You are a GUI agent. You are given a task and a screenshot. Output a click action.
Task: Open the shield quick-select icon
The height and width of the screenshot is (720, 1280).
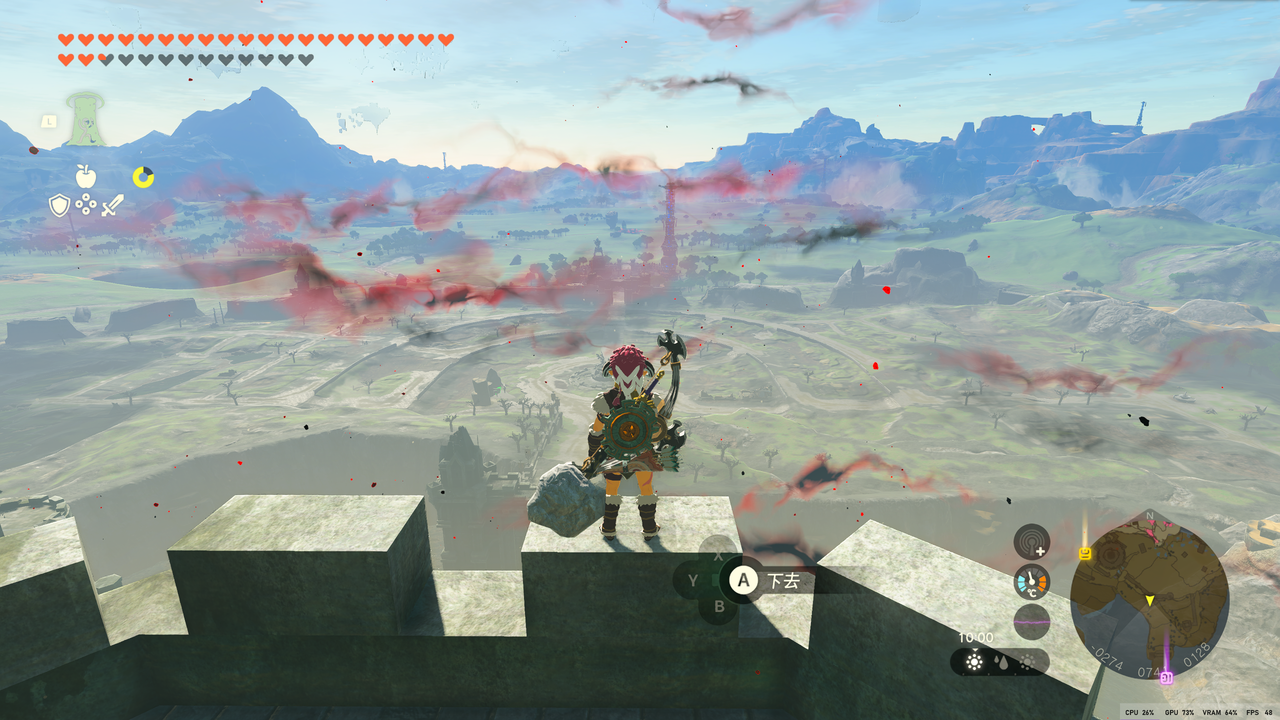[60, 205]
